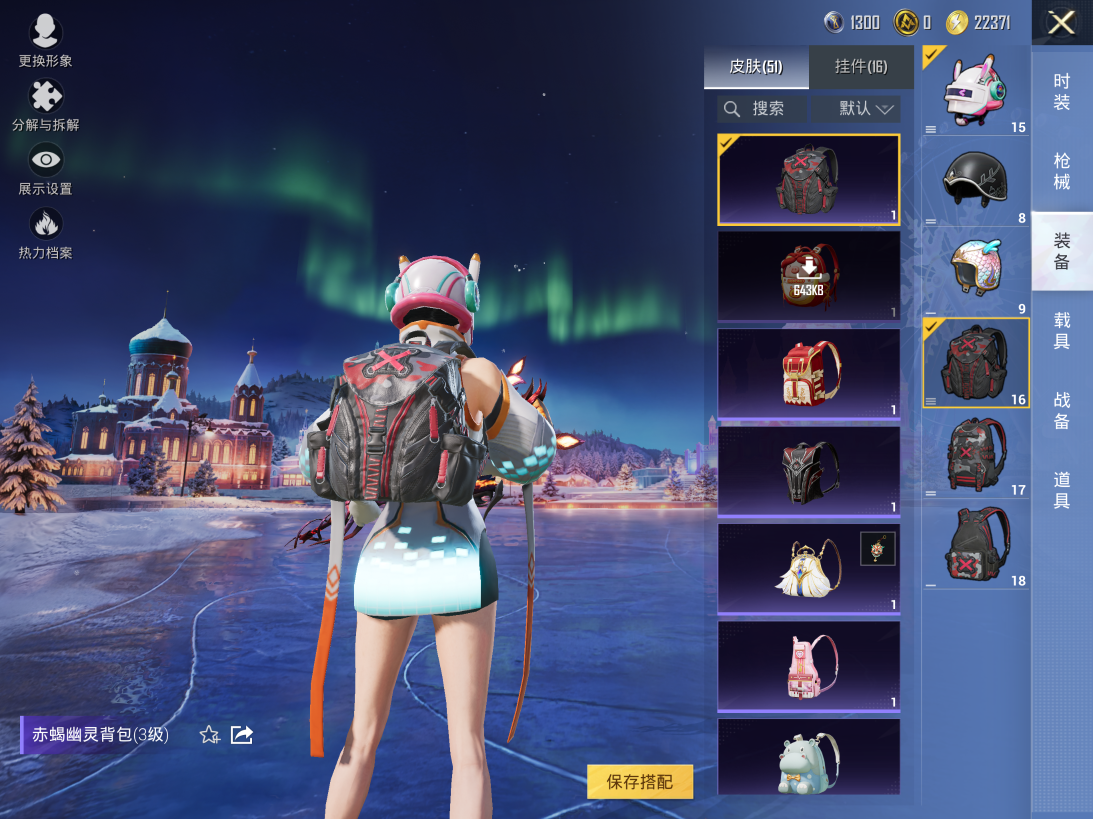Screen dimensions: 1093x819
Task: Open 分解与拆解 puzzle piece option
Action: (x=46, y=105)
